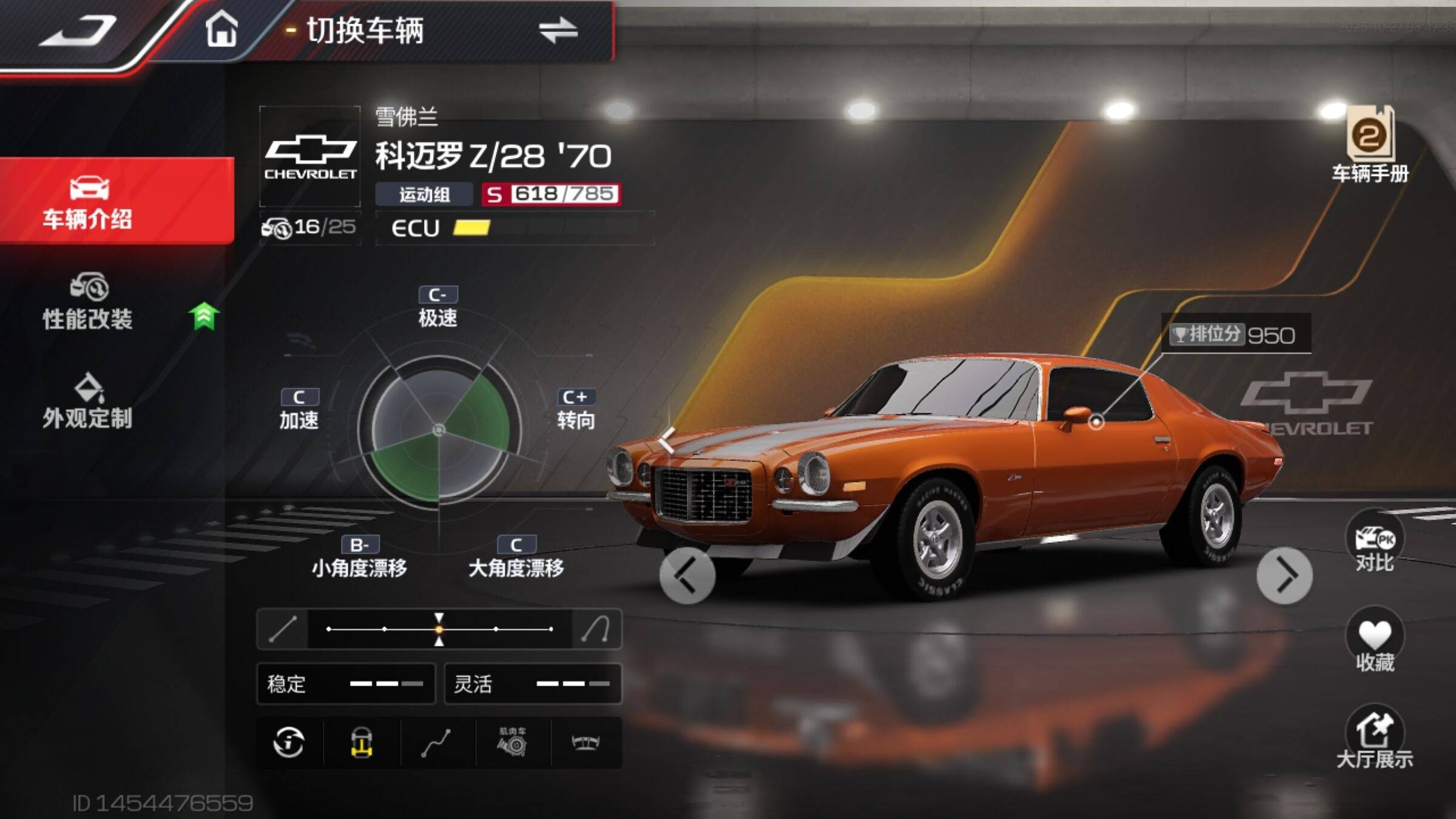Click the rear spoiler wing icon
Image resolution: width=1456 pixels, height=819 pixels.
click(x=586, y=743)
